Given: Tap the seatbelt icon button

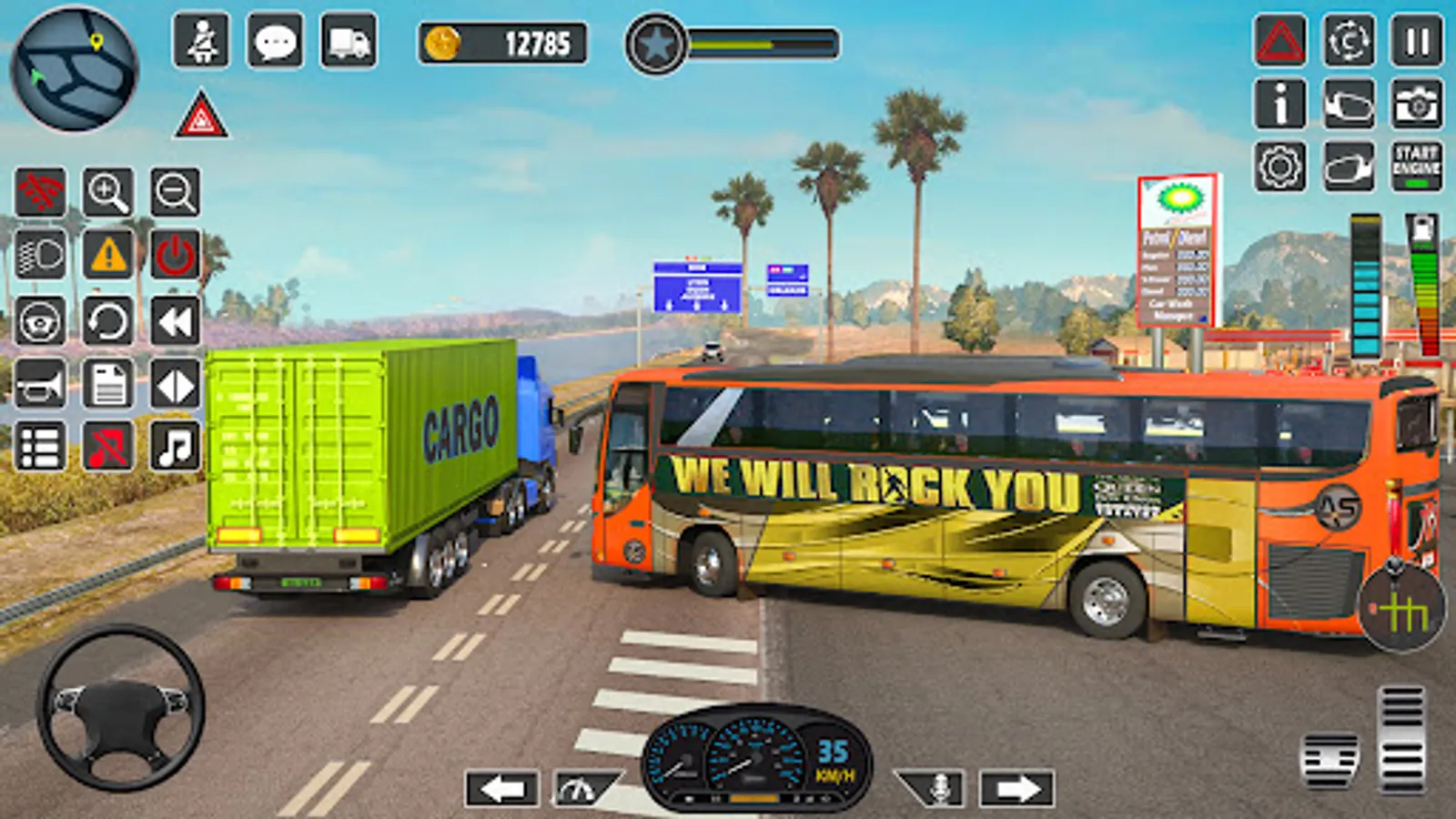Looking at the screenshot, I should (201, 41).
